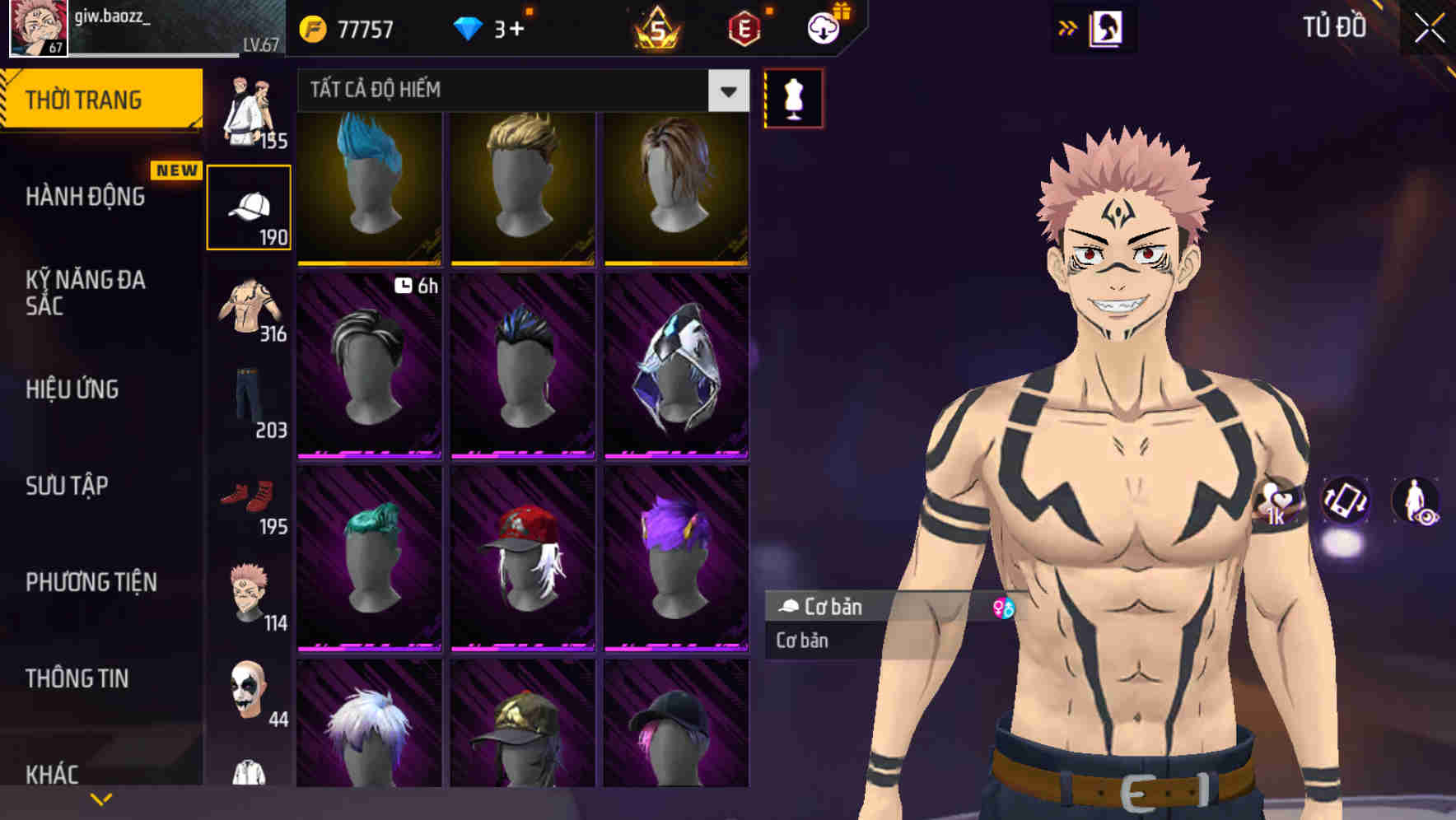Screen dimensions: 1456x820
Task: Toggle the cloud download gift icon
Action: tap(822, 27)
